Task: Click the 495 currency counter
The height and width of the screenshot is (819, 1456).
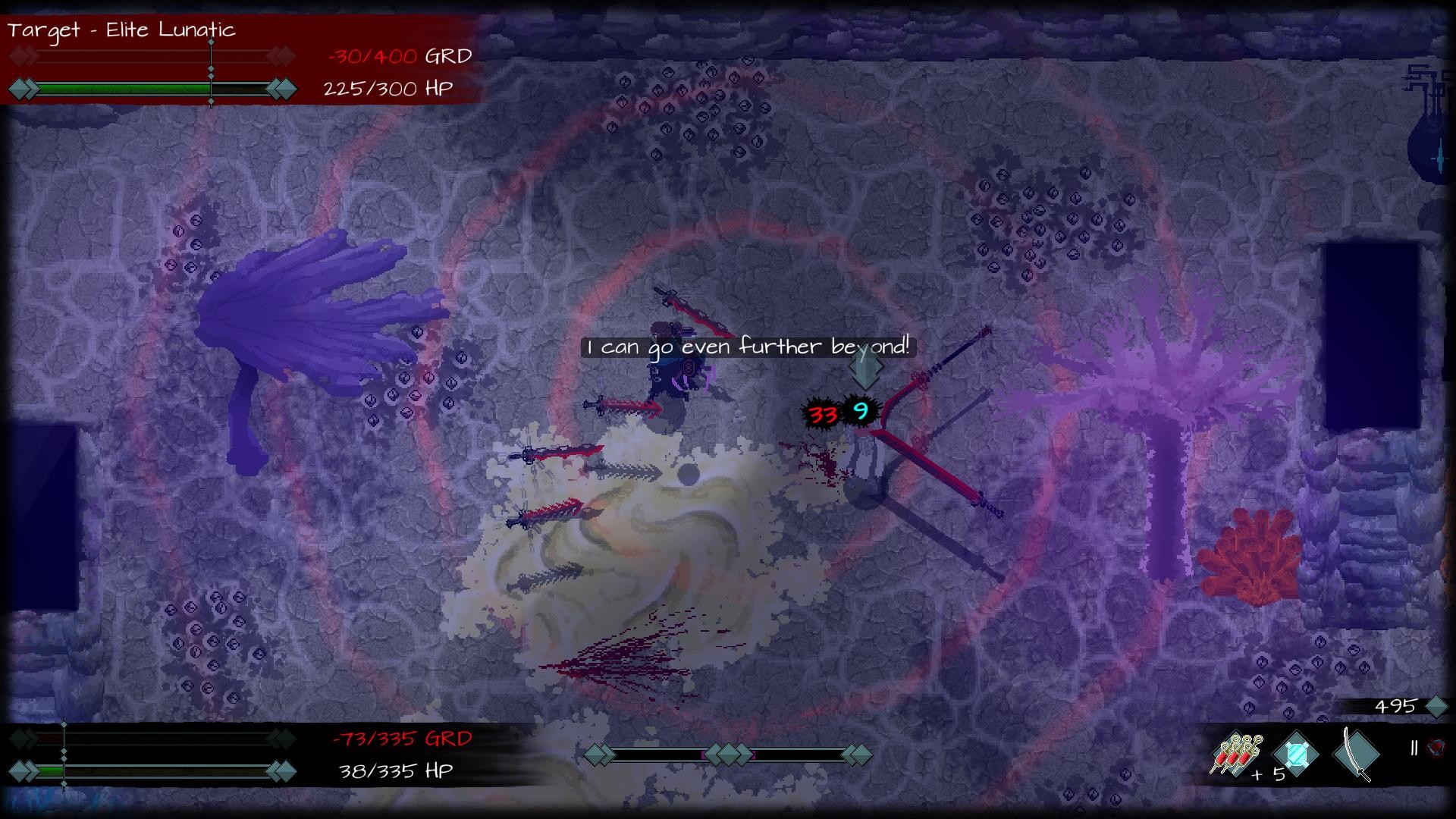Action: [x=1395, y=707]
